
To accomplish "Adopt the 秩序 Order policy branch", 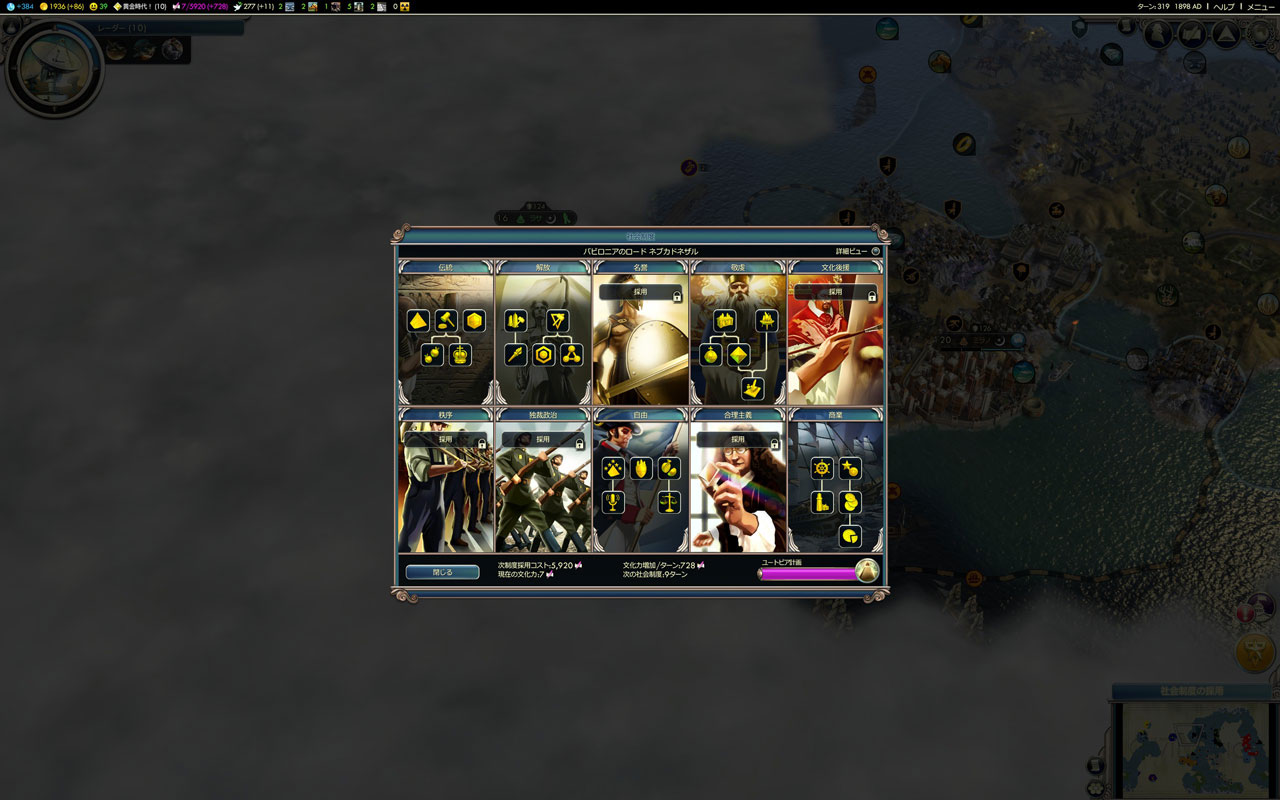I will [445, 439].
